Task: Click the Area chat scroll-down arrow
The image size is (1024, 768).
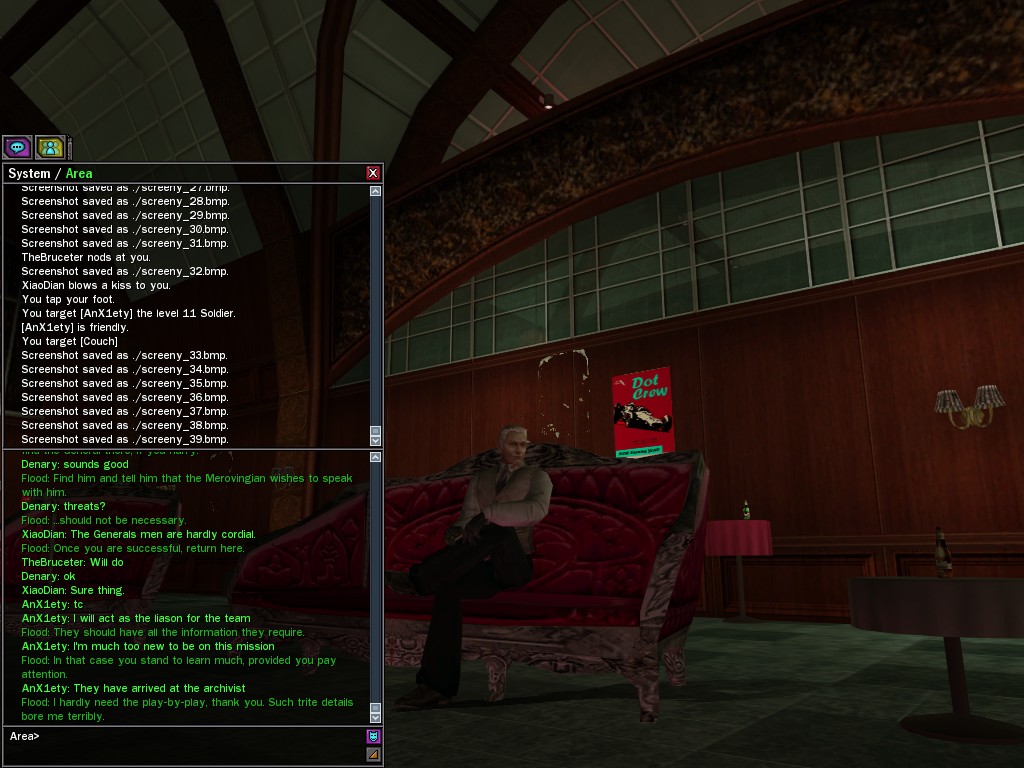Action: pyautogui.click(x=376, y=716)
